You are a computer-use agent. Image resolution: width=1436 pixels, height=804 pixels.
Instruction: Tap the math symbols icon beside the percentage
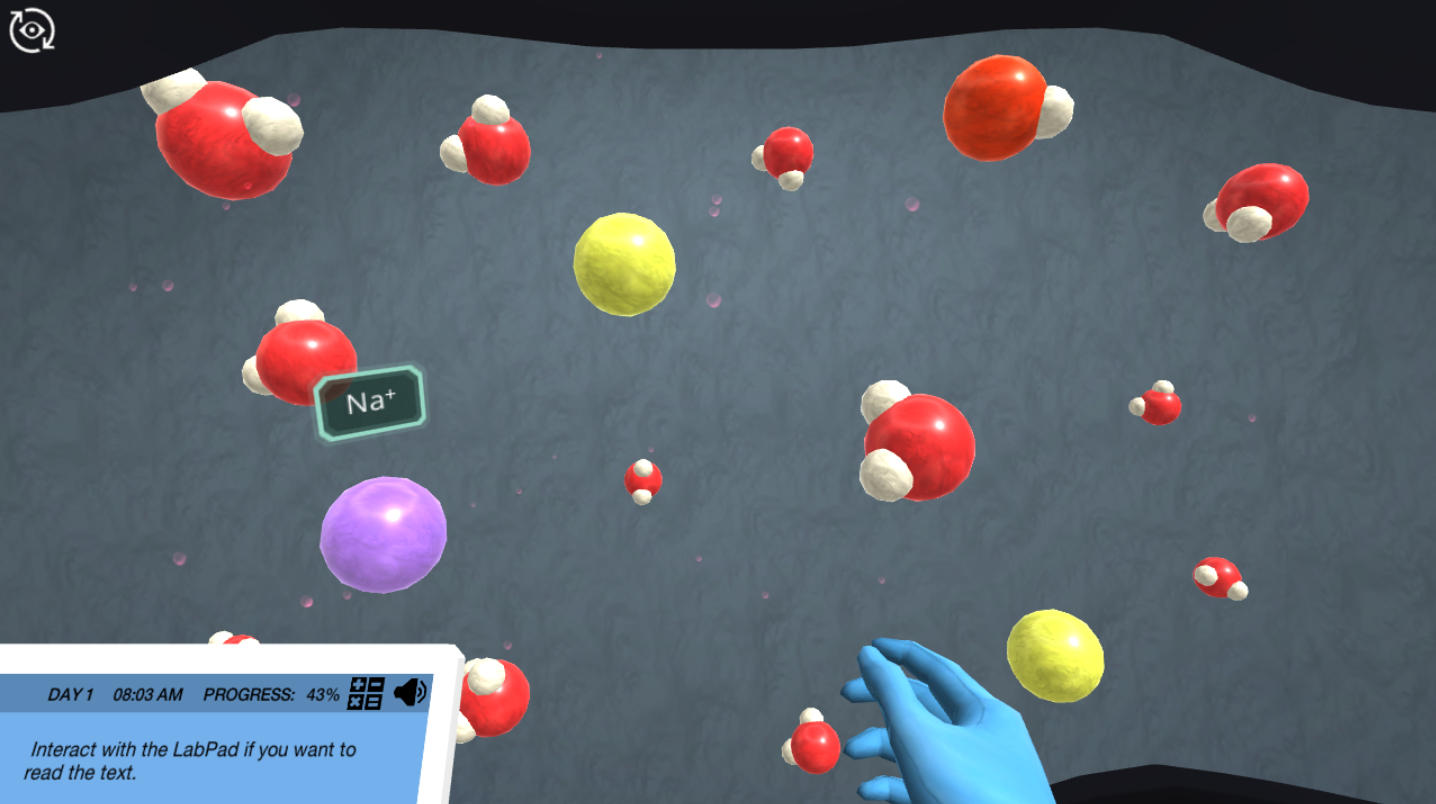(366, 692)
